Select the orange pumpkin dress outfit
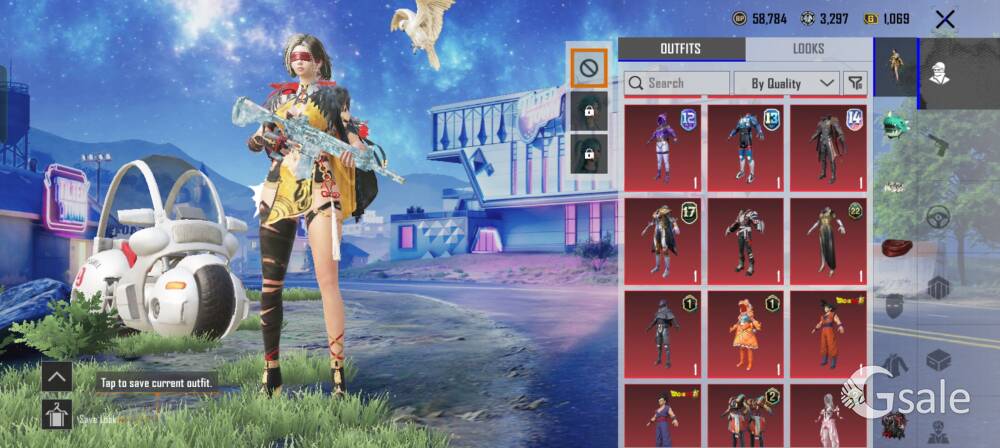Screen dimensions: 1000x448 click(x=745, y=332)
